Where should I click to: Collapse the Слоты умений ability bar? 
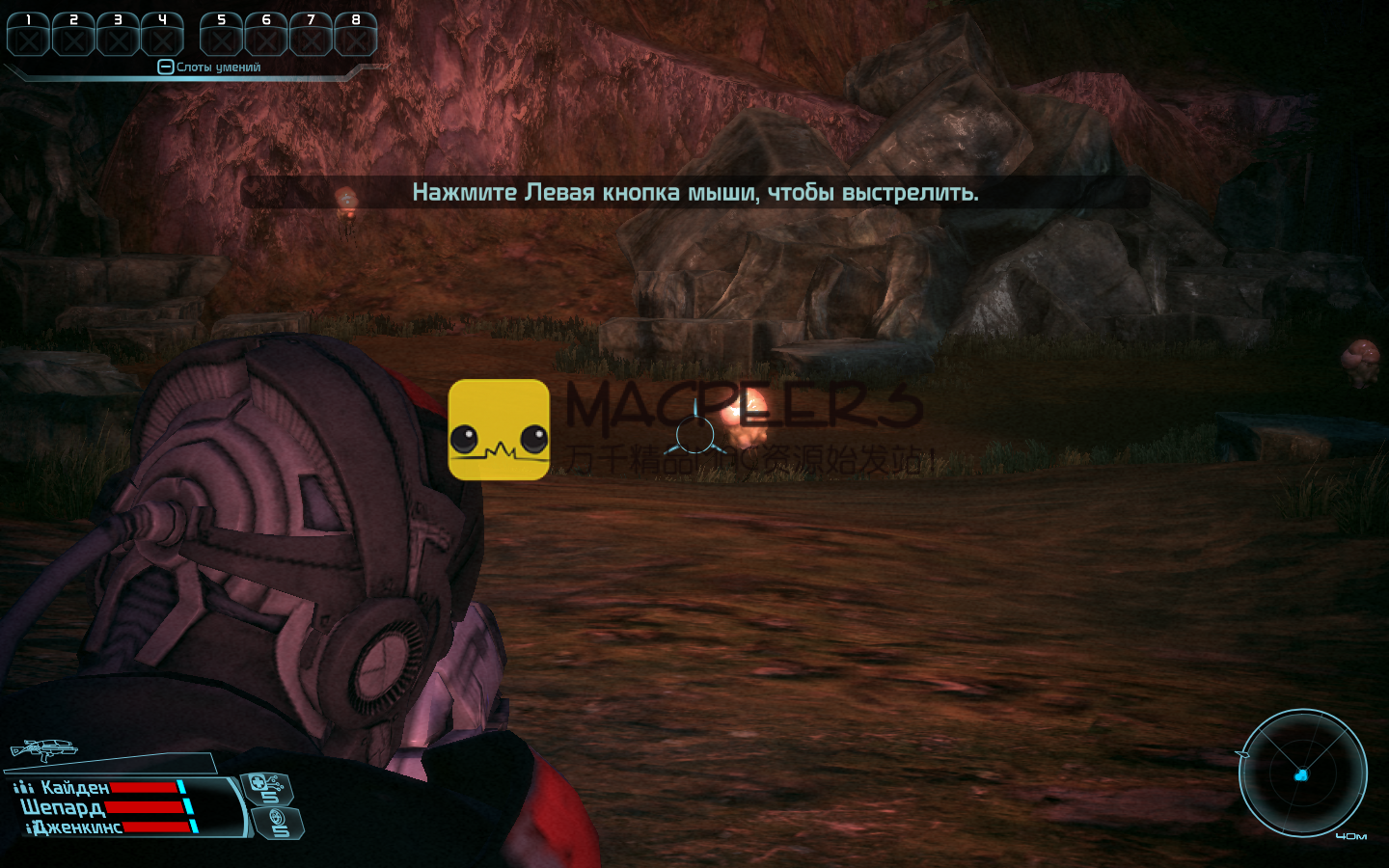tap(165, 68)
